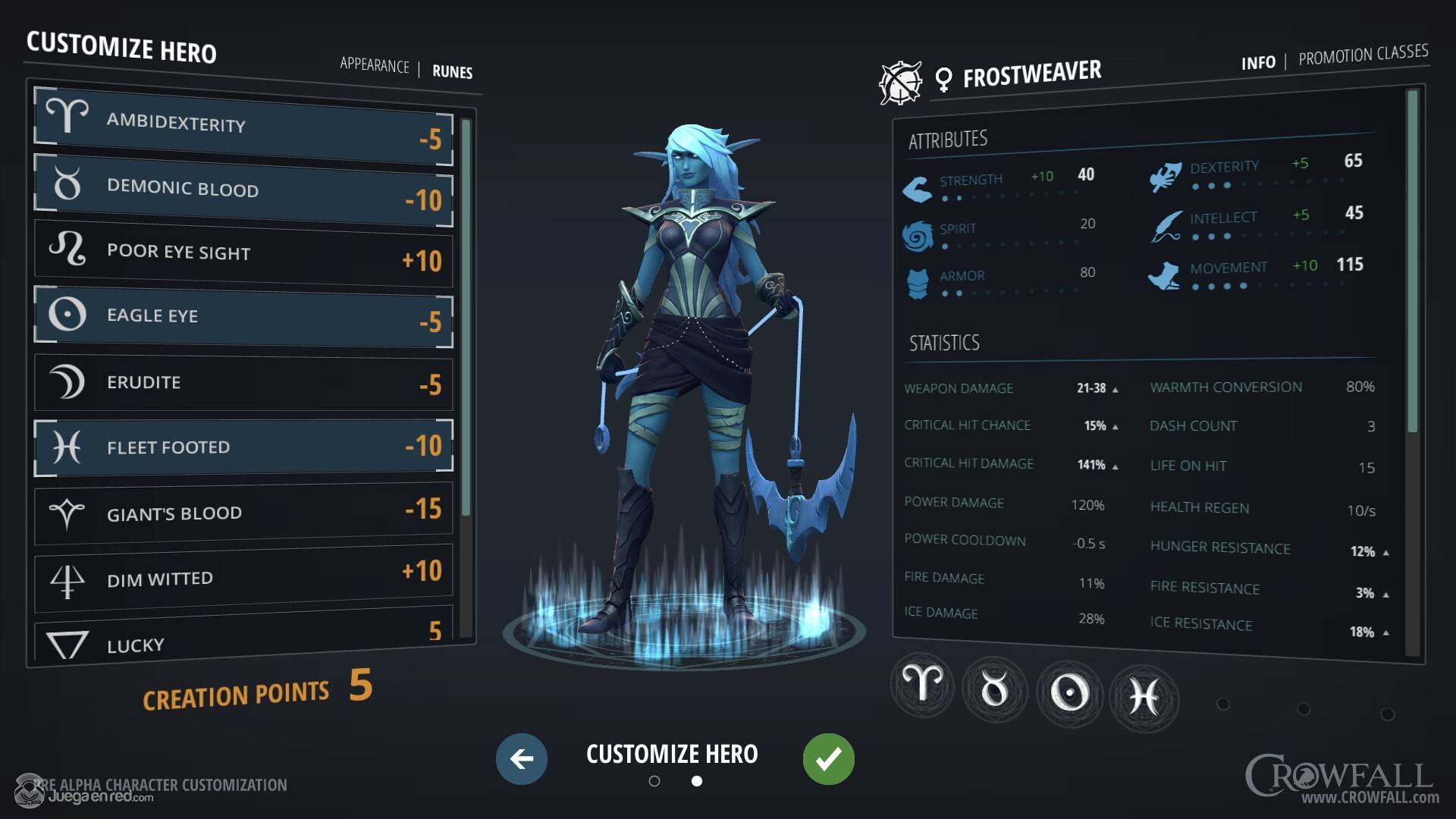Go back with the arrow button
The image size is (1456, 819).
pyautogui.click(x=522, y=758)
